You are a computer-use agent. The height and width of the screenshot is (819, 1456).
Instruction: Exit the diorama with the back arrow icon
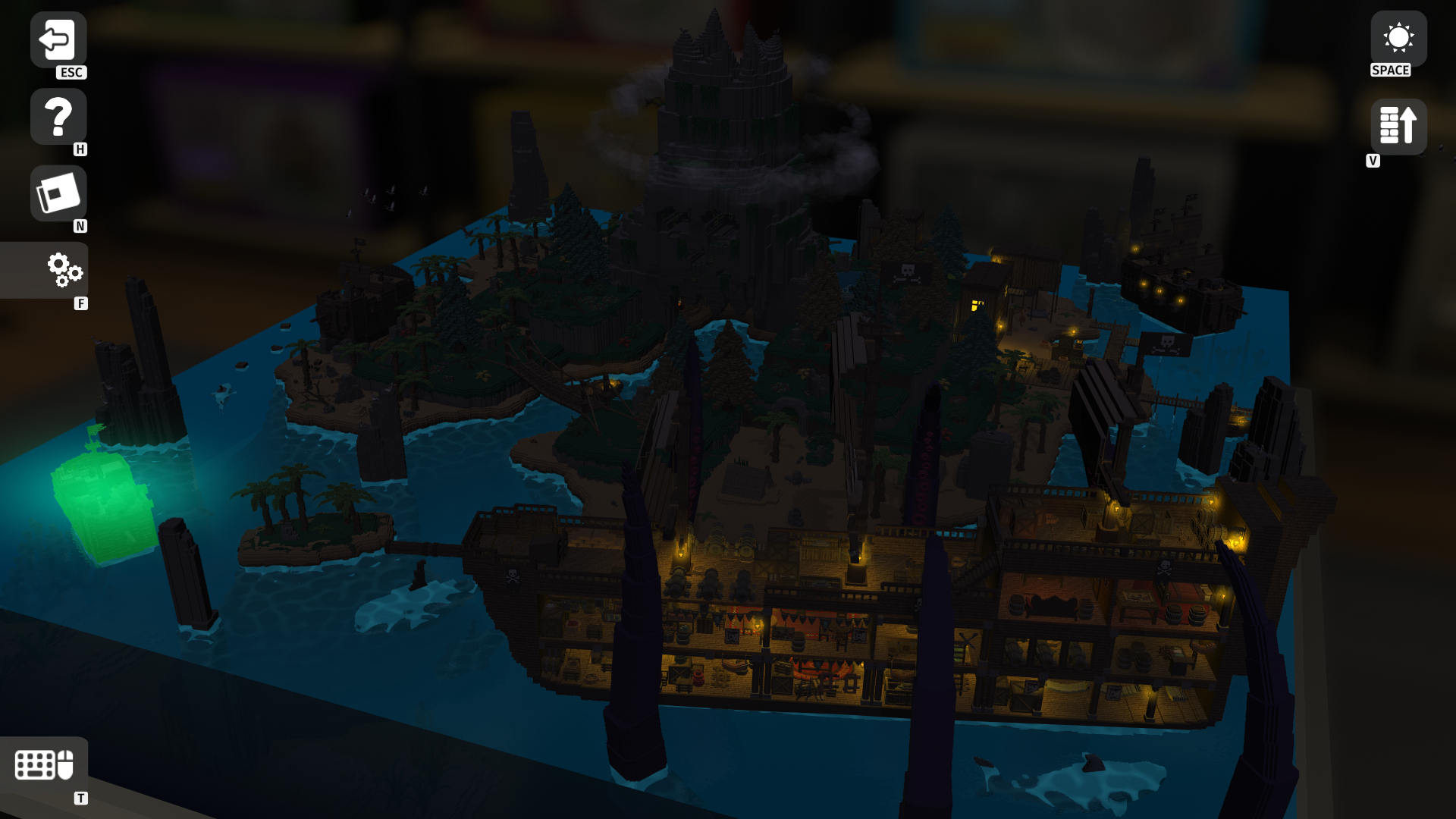click(58, 38)
